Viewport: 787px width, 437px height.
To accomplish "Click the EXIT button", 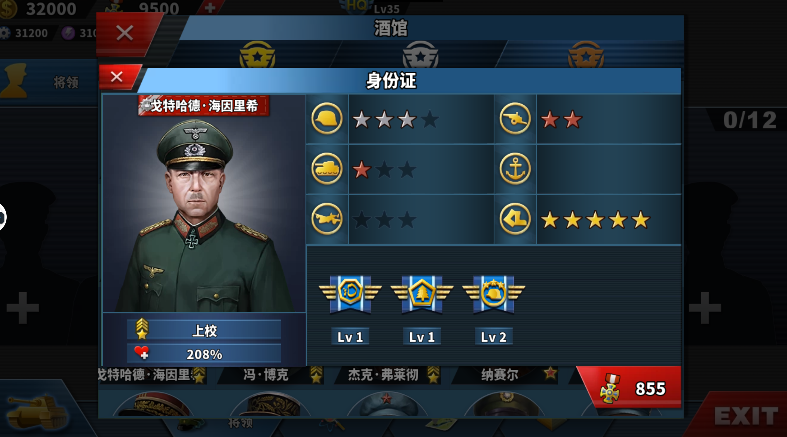I will [x=745, y=415].
